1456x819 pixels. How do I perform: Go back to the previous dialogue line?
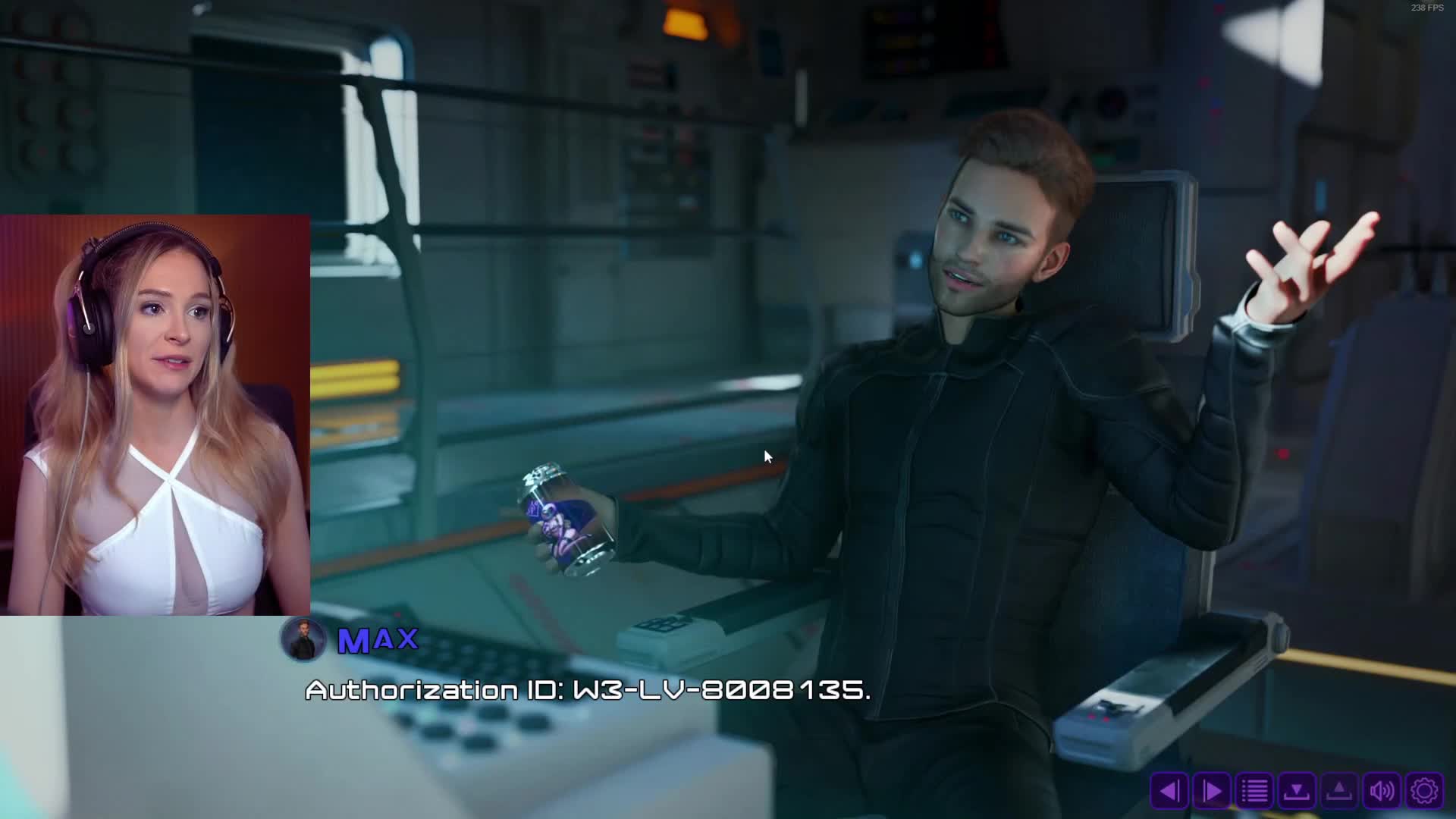(1169, 791)
